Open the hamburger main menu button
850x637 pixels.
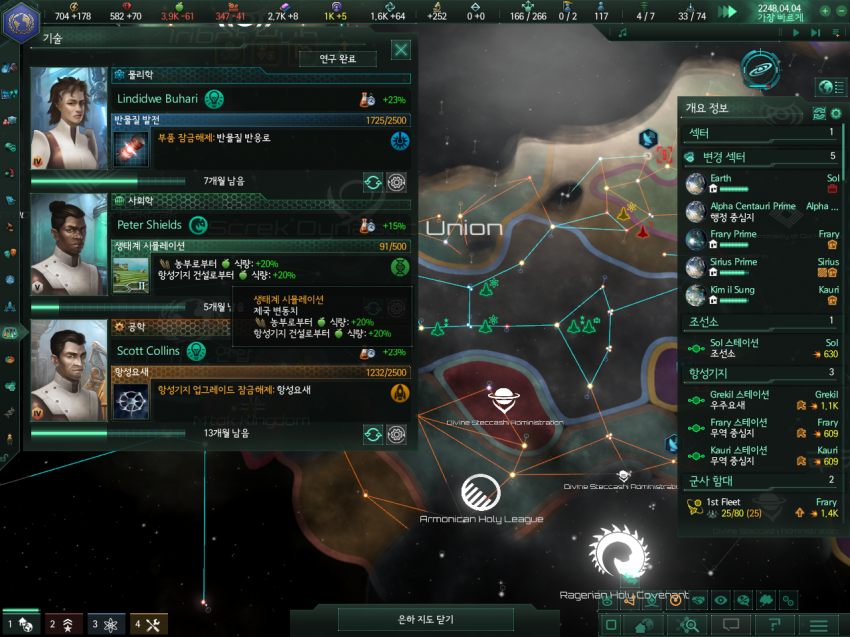click(818, 625)
